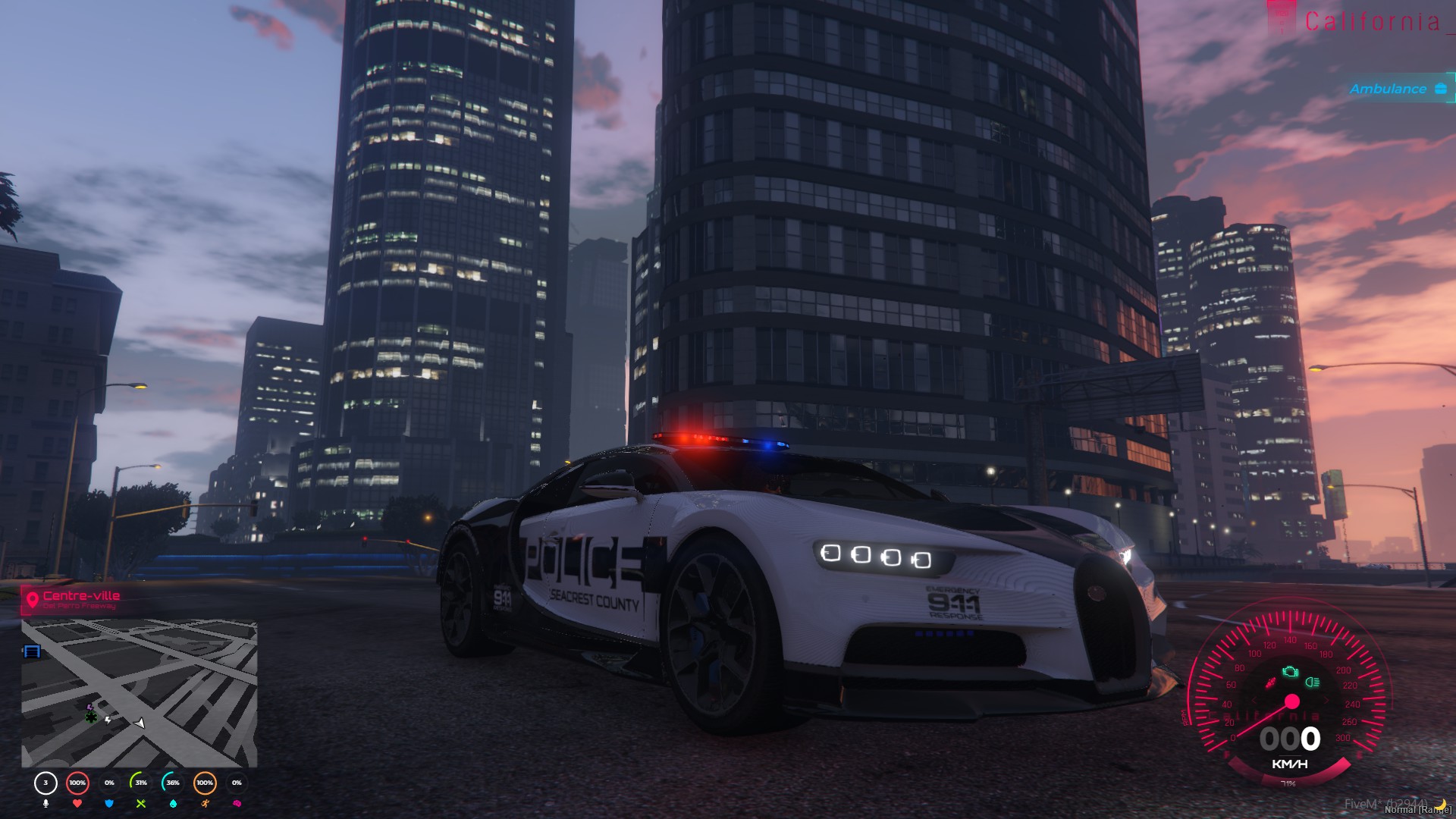Select the black gear-shaped minimap blip
Screen dimensions: 1456x819
91,716
